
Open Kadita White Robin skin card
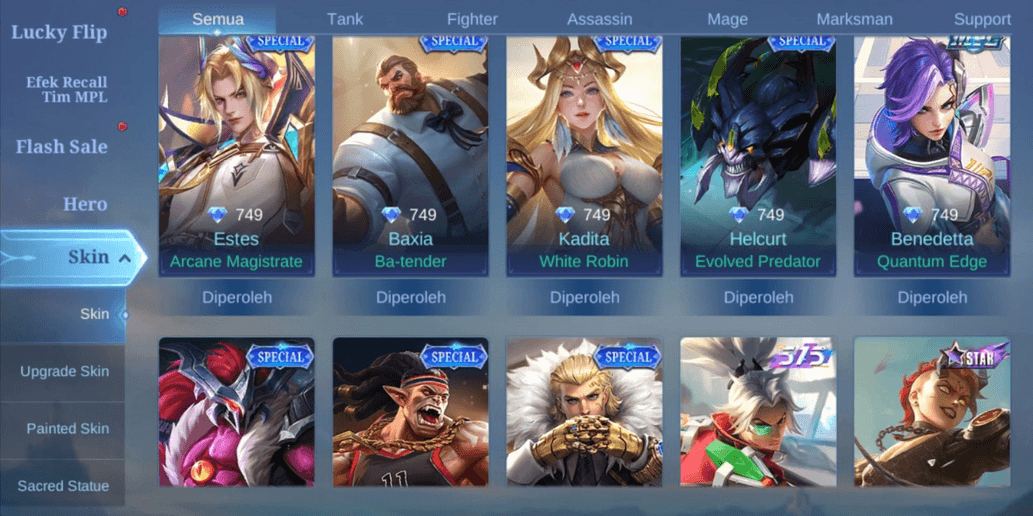[584, 155]
